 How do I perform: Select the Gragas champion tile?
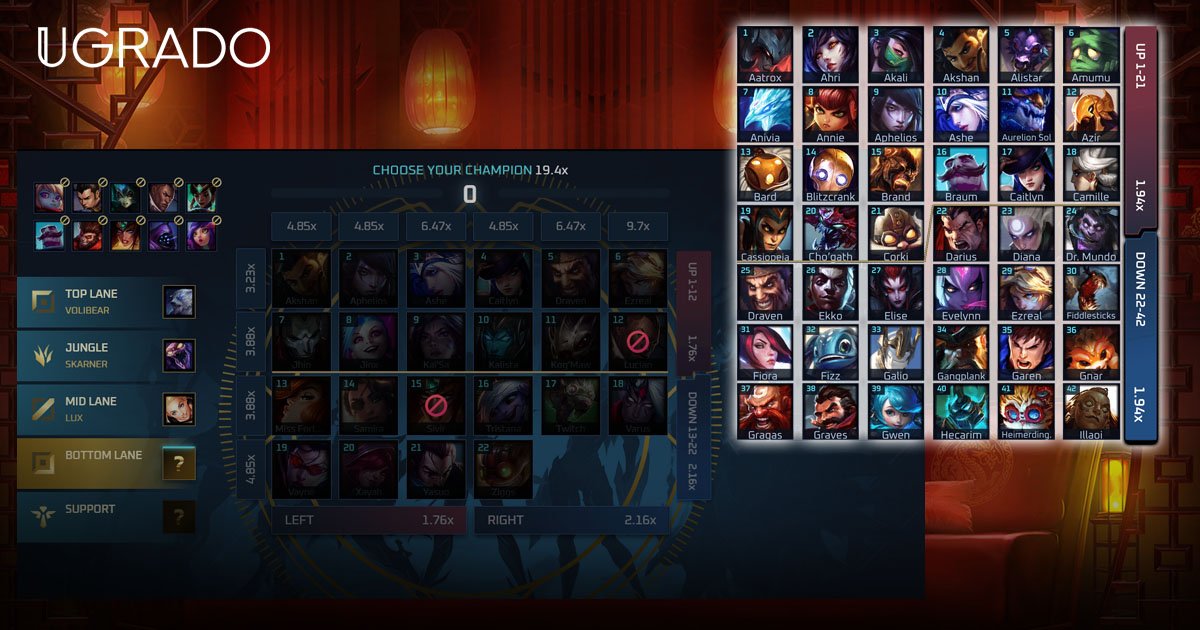coord(765,412)
